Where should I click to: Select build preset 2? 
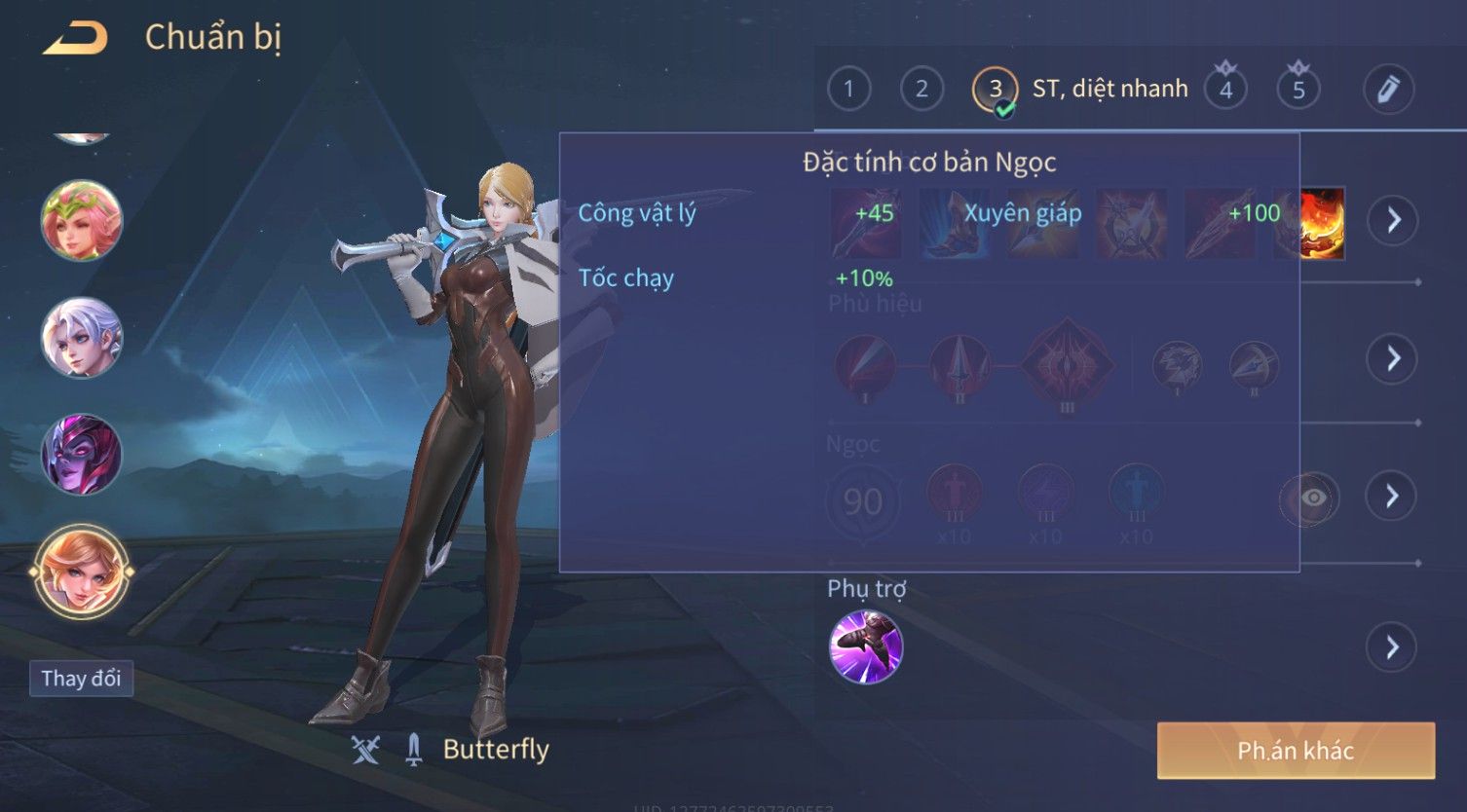coord(922,90)
